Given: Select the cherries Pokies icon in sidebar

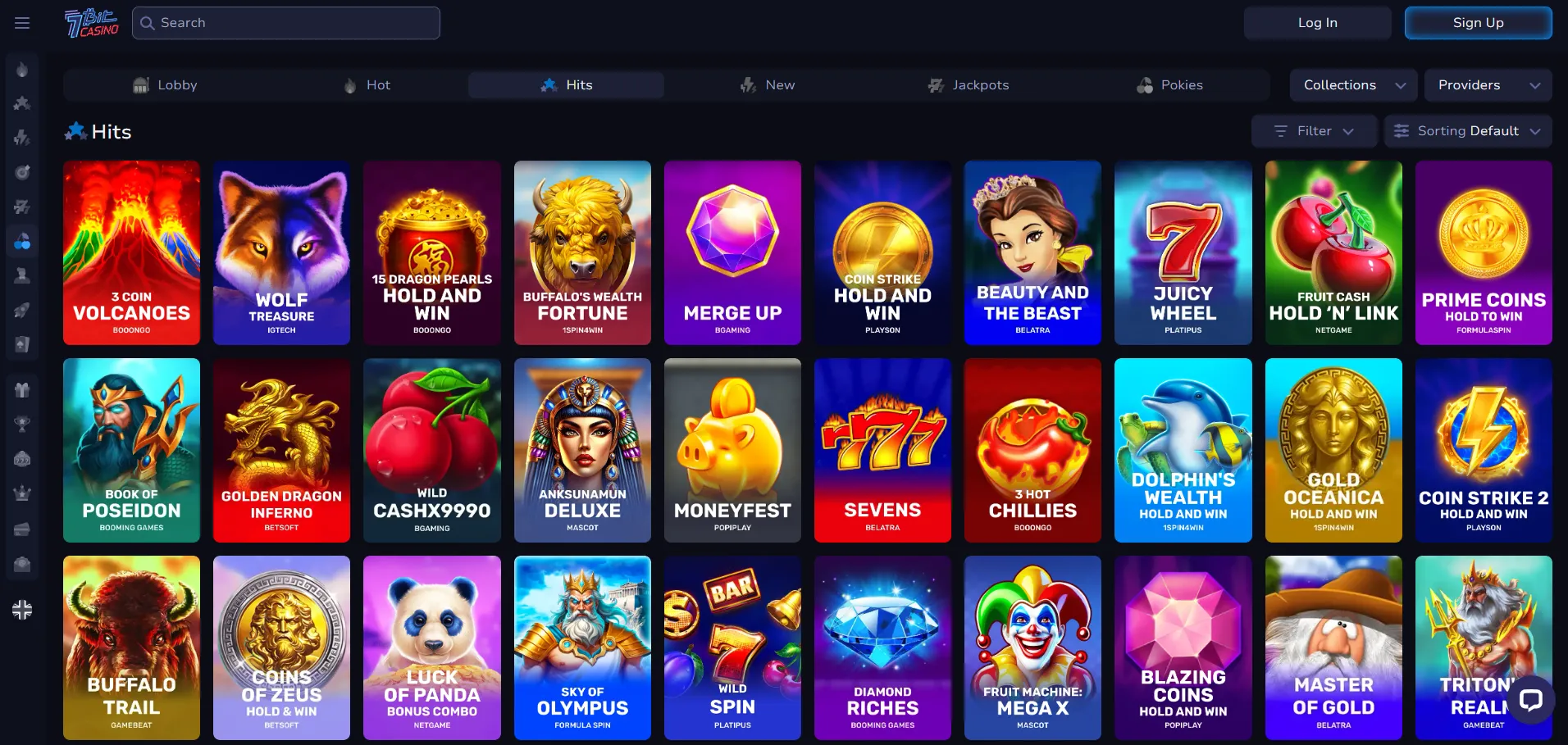Looking at the screenshot, I should (22, 240).
